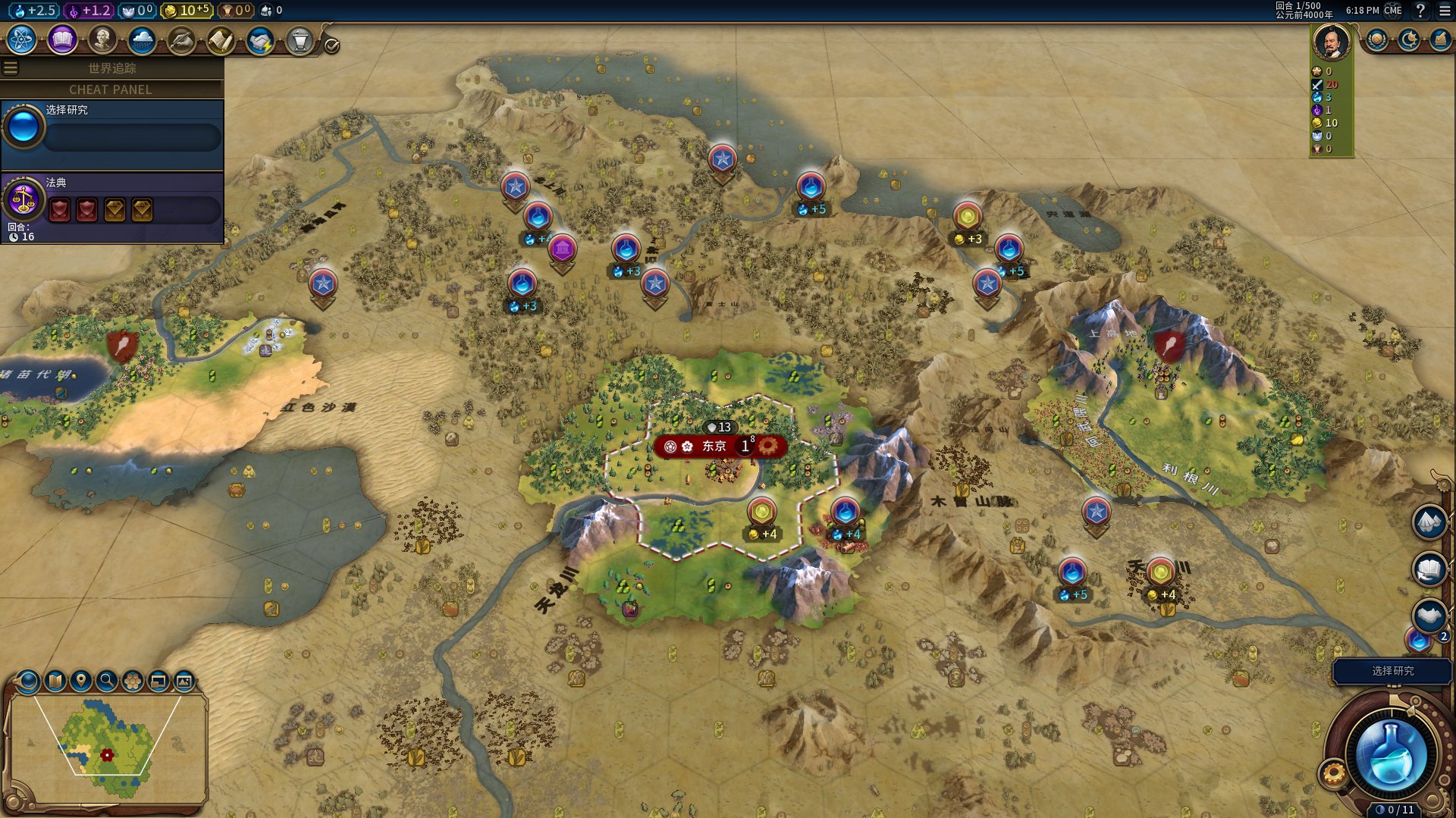Open the world congress handshake icon
The image size is (1456, 818).
click(260, 41)
